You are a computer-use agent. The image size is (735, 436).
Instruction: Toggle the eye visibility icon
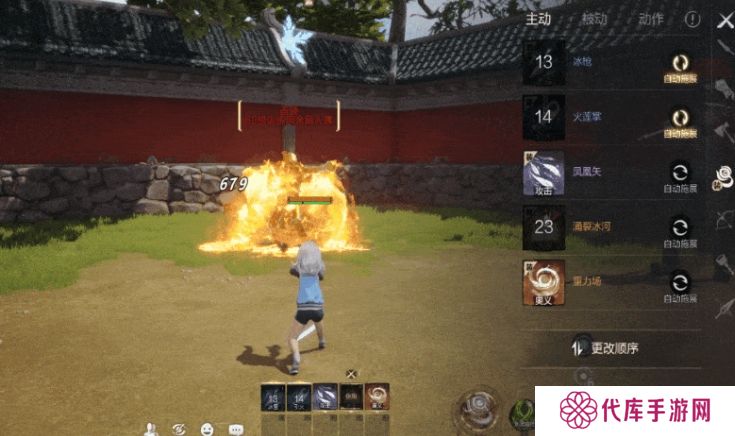point(179,429)
